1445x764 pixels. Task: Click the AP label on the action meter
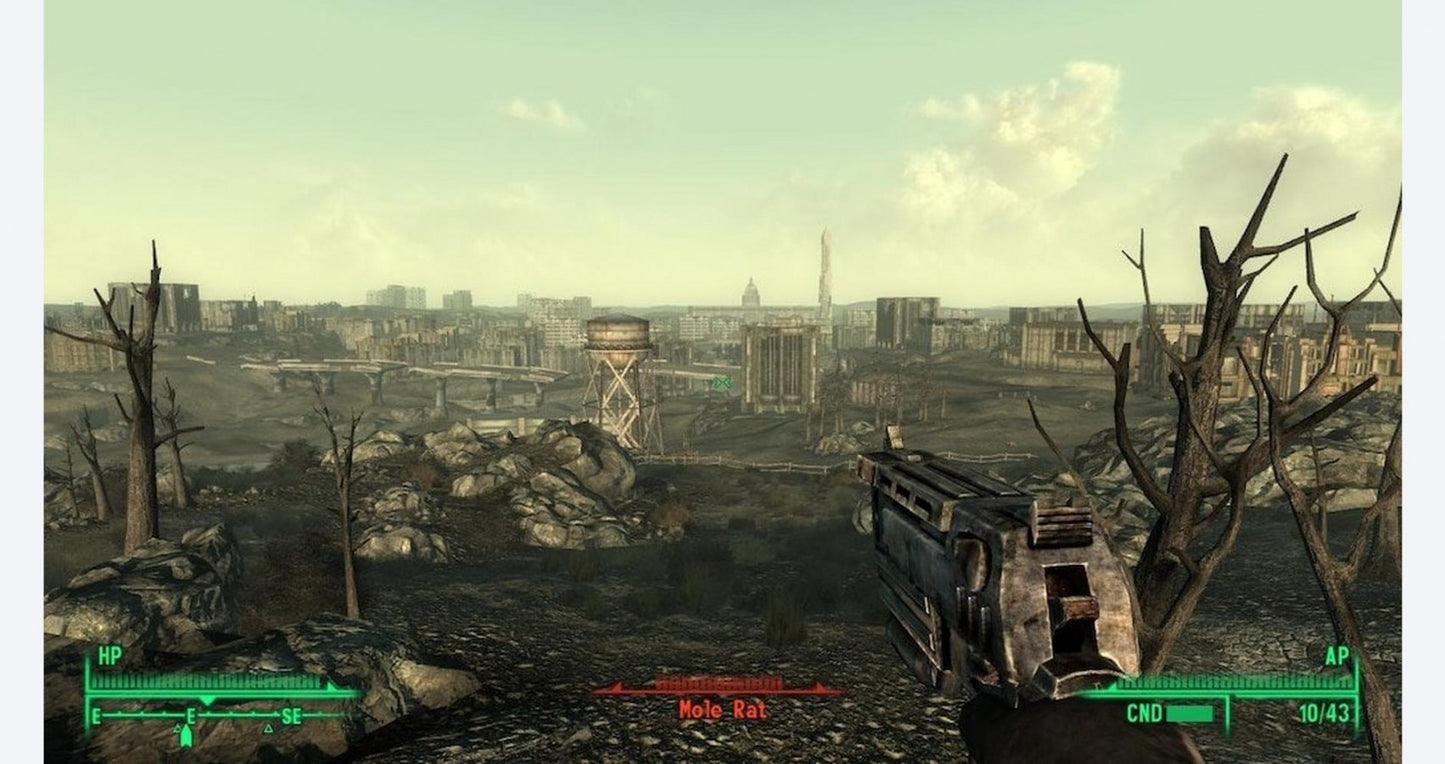coord(1338,657)
